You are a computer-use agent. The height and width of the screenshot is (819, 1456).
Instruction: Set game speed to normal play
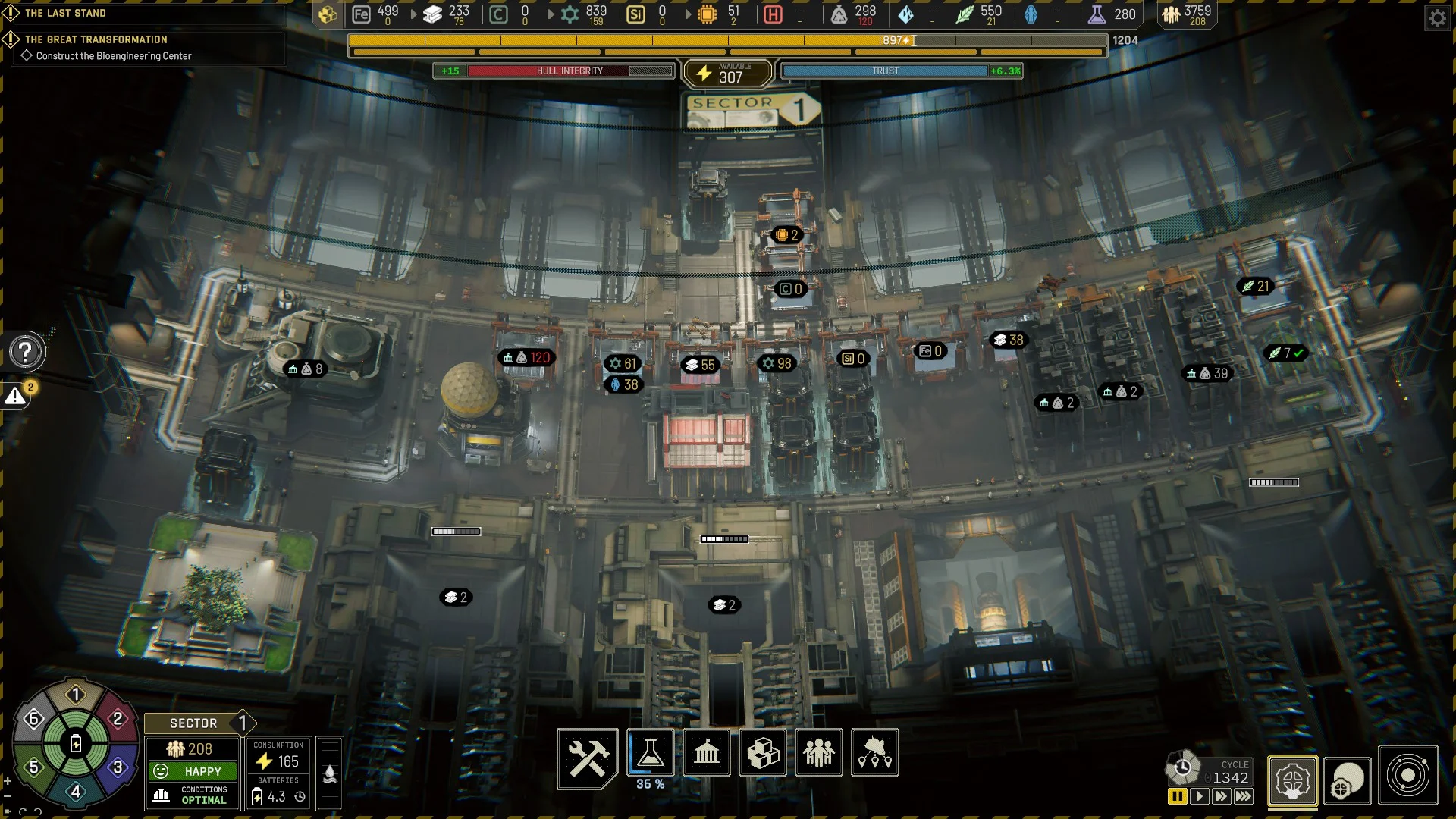[1199, 796]
